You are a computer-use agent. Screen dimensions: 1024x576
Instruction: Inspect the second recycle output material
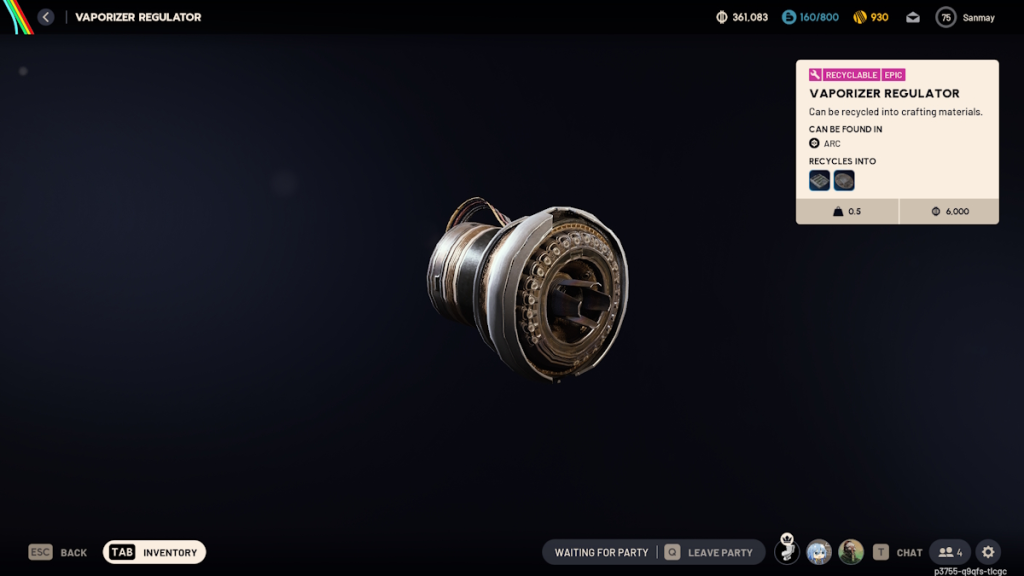coord(844,181)
